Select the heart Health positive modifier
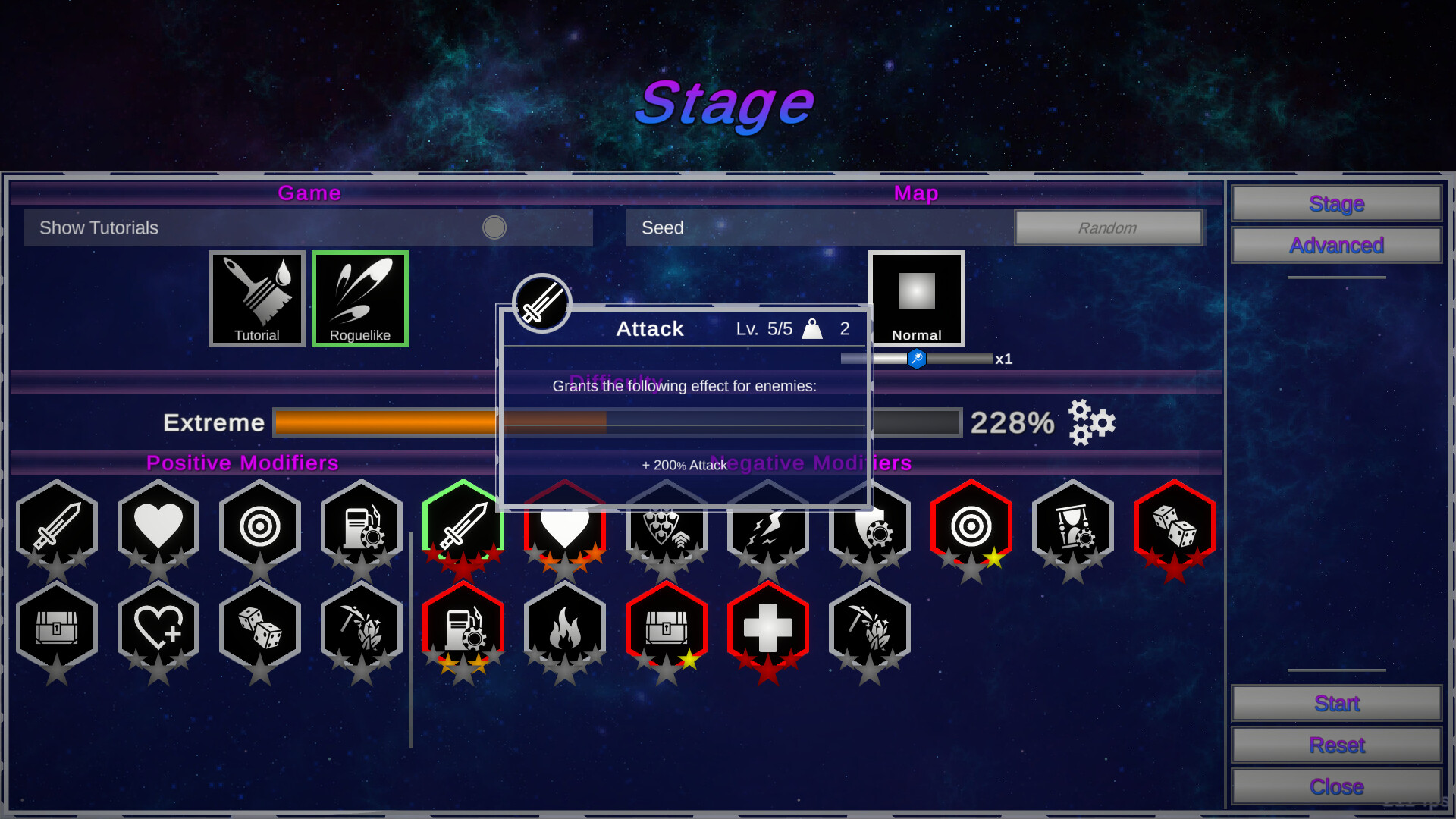The image size is (1456, 819). click(x=158, y=527)
